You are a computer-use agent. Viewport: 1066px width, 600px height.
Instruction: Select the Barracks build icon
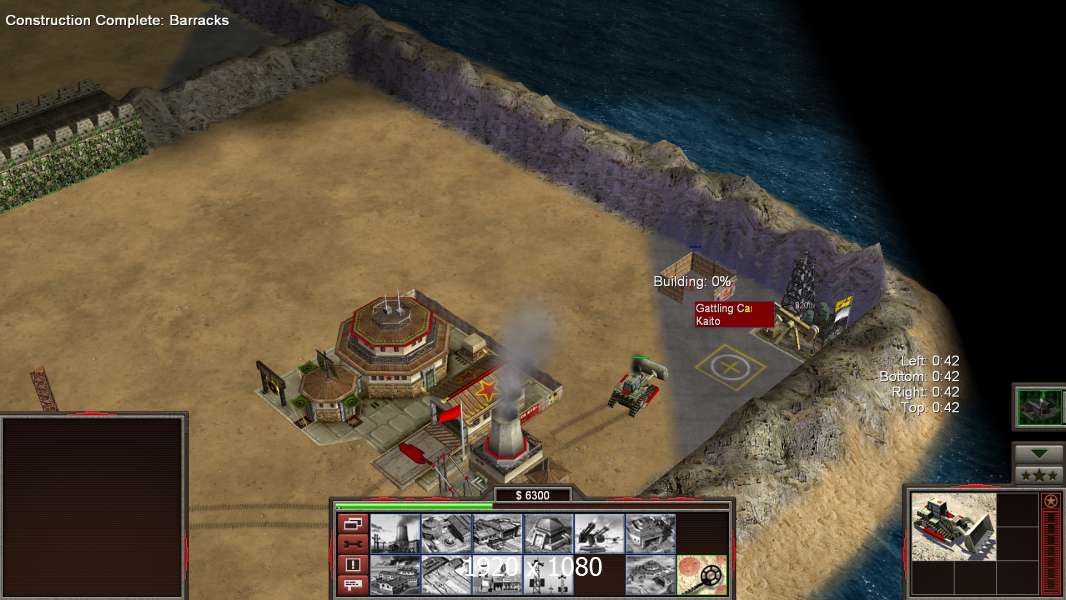pyautogui.click(x=446, y=534)
